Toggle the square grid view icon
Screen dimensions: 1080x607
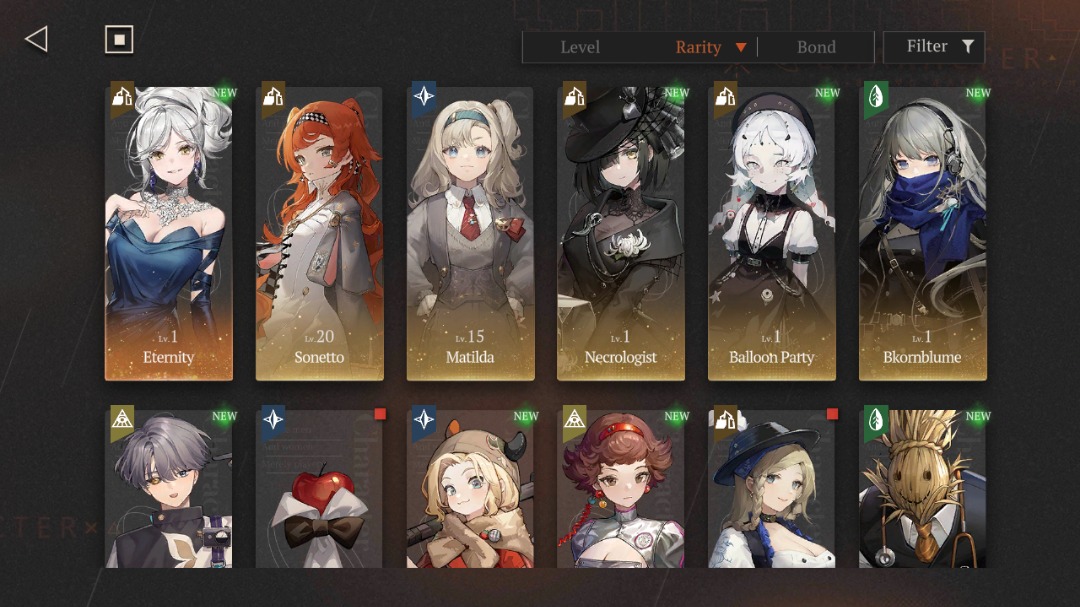[x=119, y=39]
